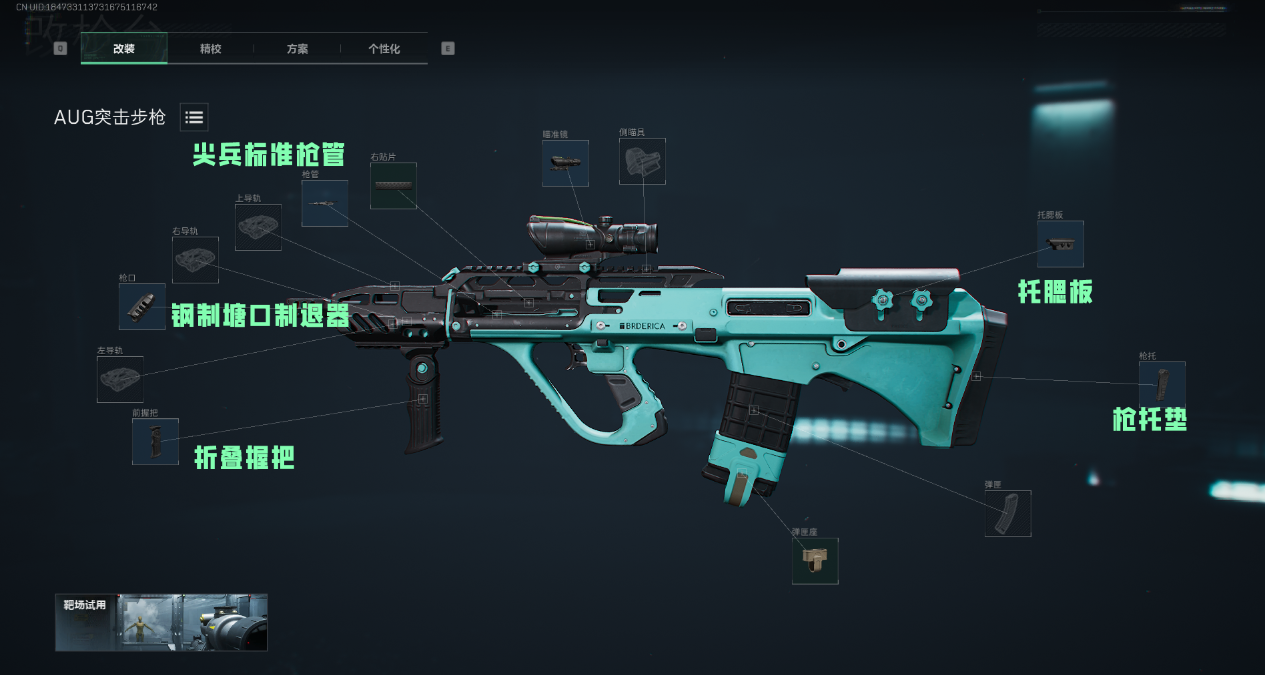The image size is (1265, 675).
Task: Select the 方案 tab
Action: (x=297, y=48)
